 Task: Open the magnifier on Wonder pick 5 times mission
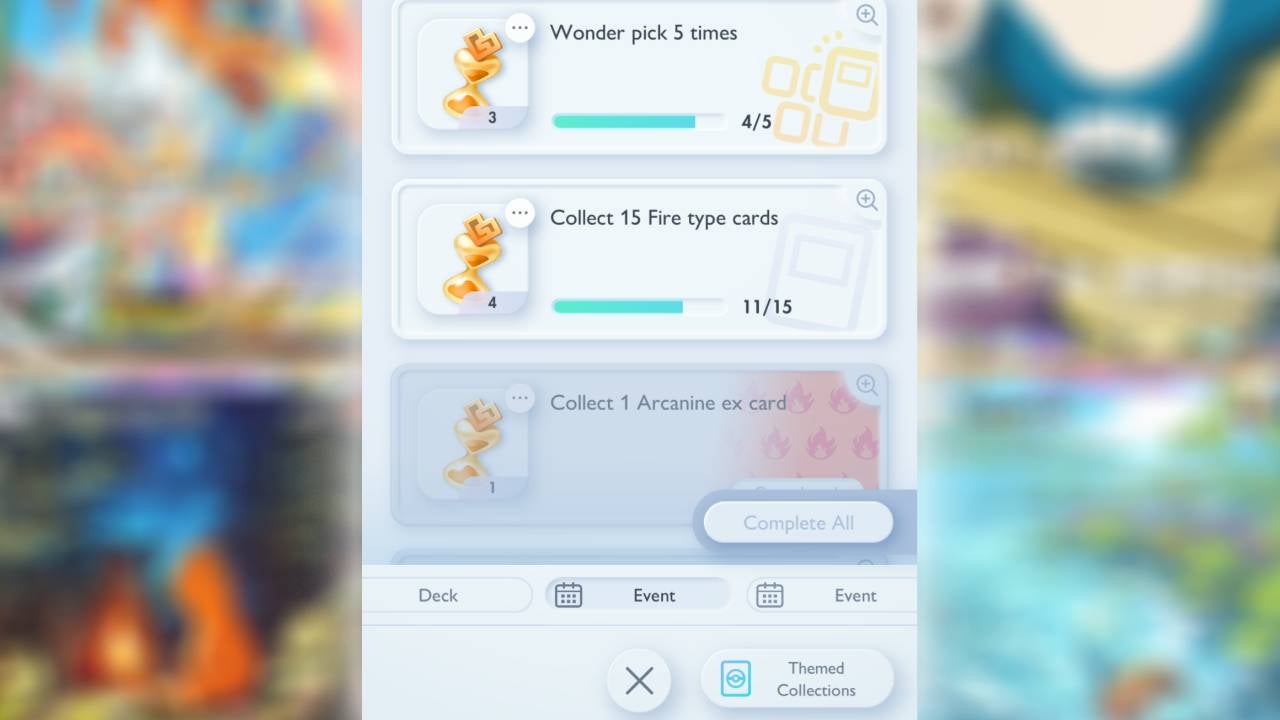[866, 15]
